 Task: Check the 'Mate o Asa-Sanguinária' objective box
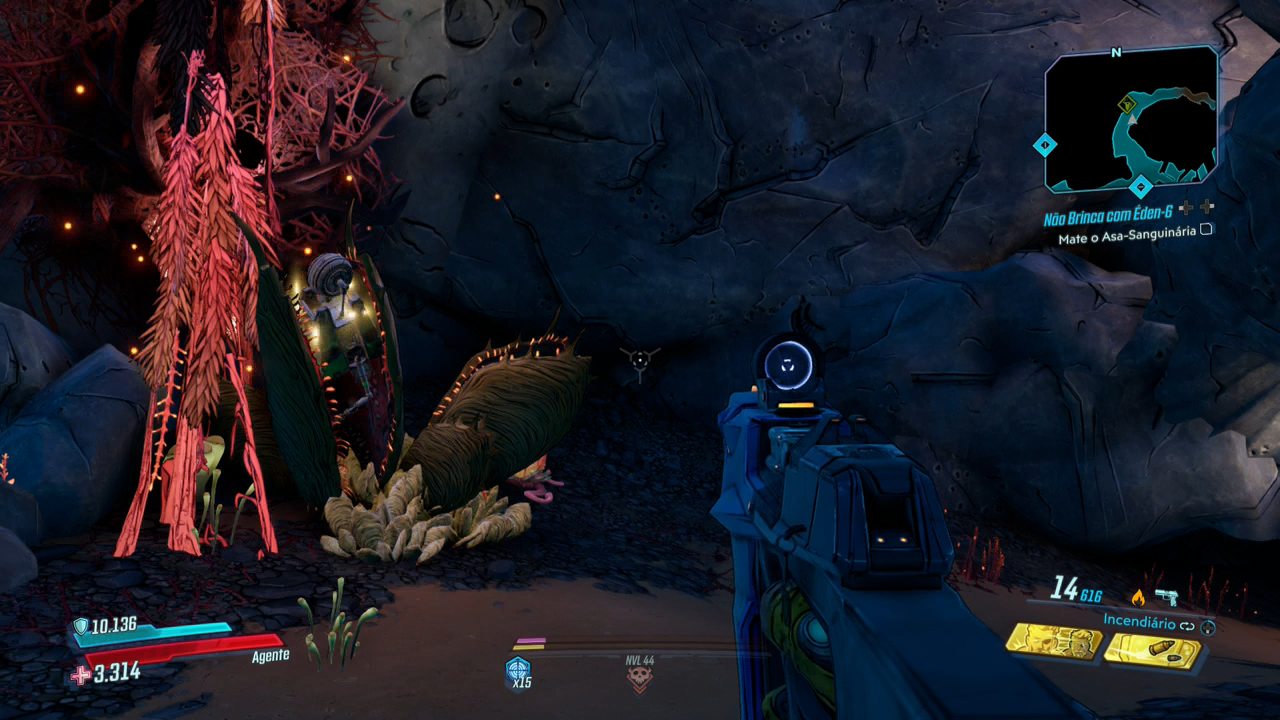[x=1207, y=229]
